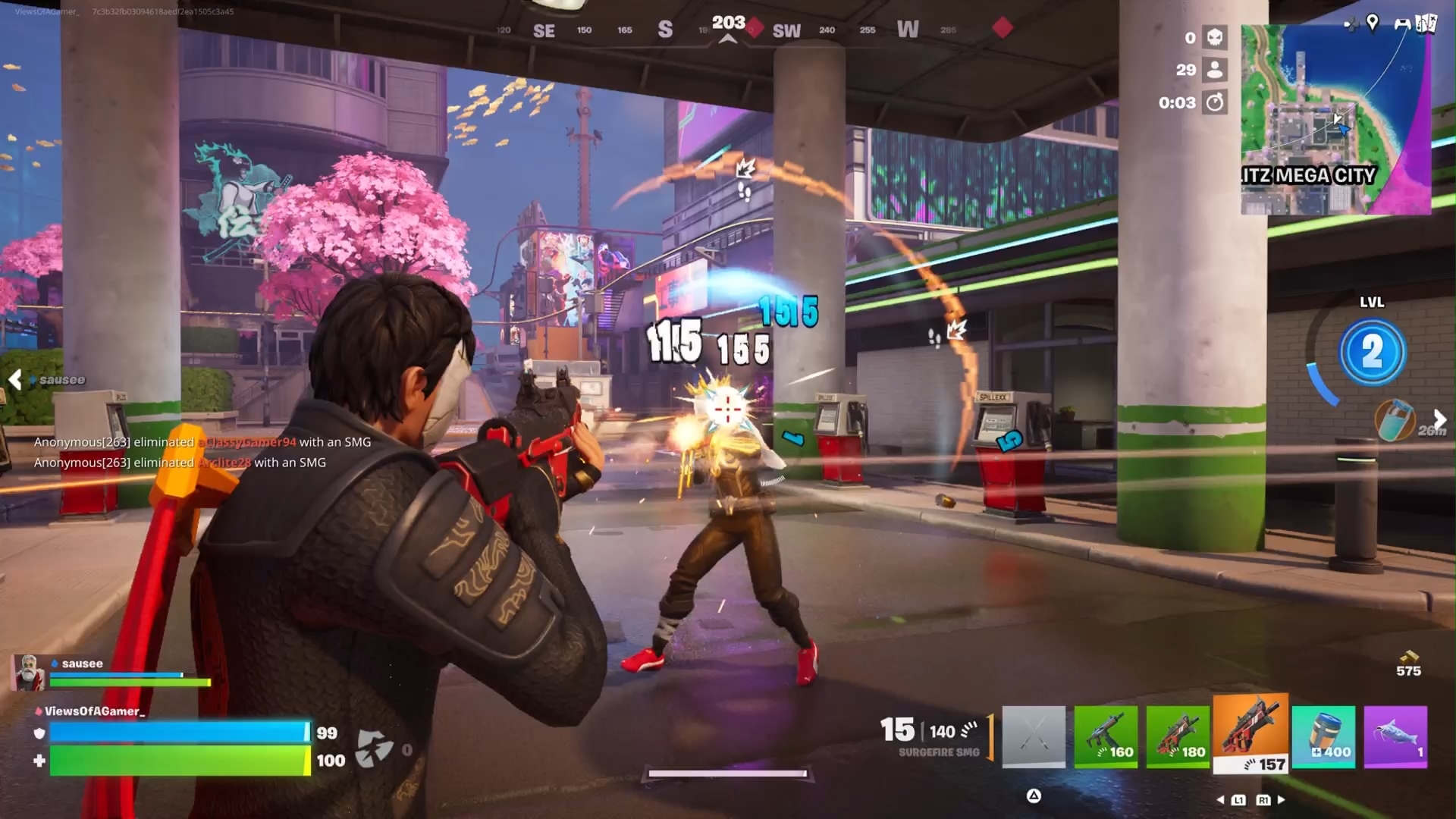Select teammate sausee's portrait
This screenshot has width=1456, height=819.
coord(29,673)
